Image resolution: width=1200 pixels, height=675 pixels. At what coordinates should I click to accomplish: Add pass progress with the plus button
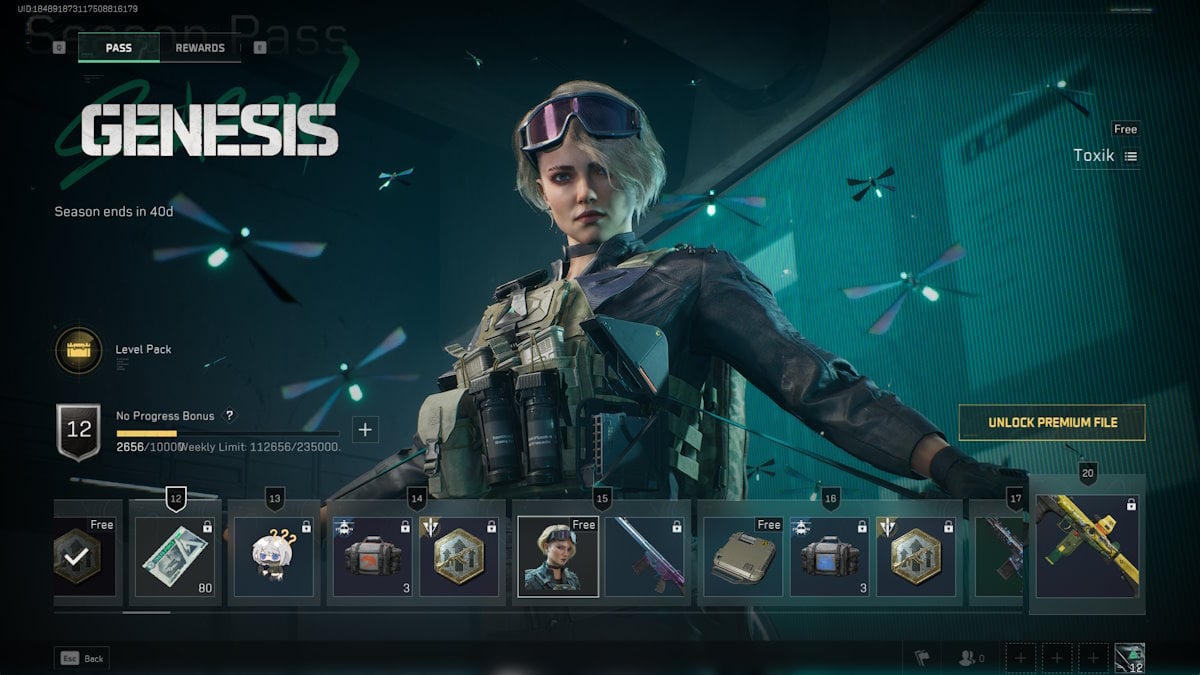click(365, 430)
